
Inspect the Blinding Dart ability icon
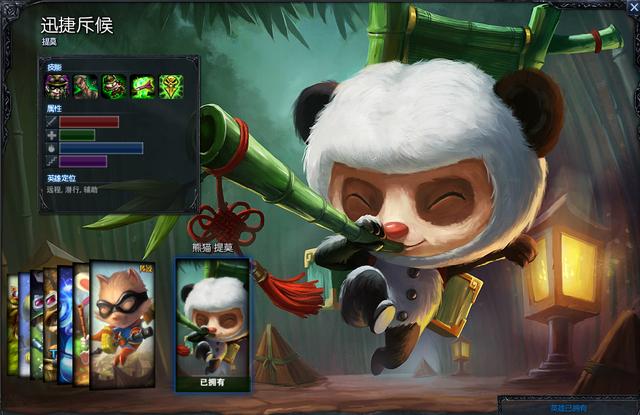pos(85,86)
